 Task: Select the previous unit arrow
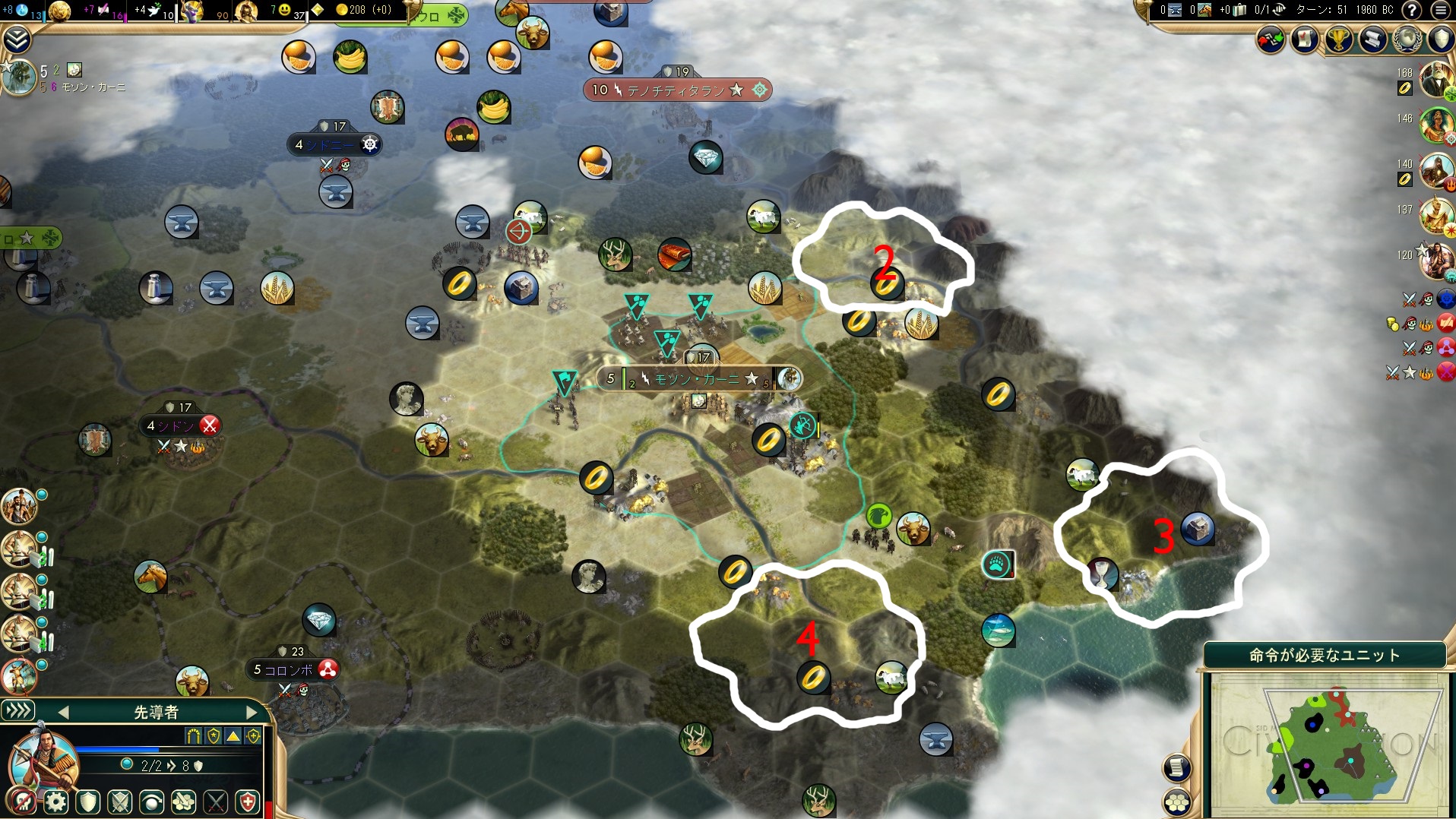coord(64,712)
